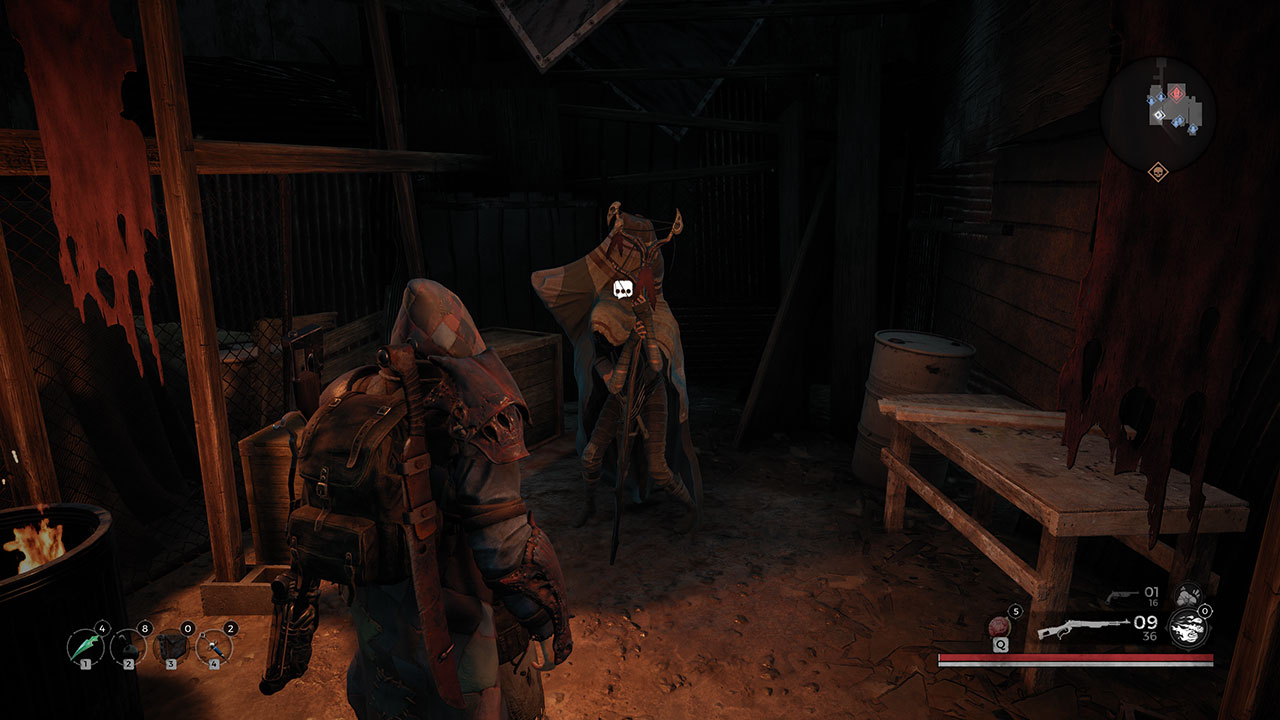Use the blue syringe item in slot 4
The height and width of the screenshot is (720, 1280).
coord(214,647)
